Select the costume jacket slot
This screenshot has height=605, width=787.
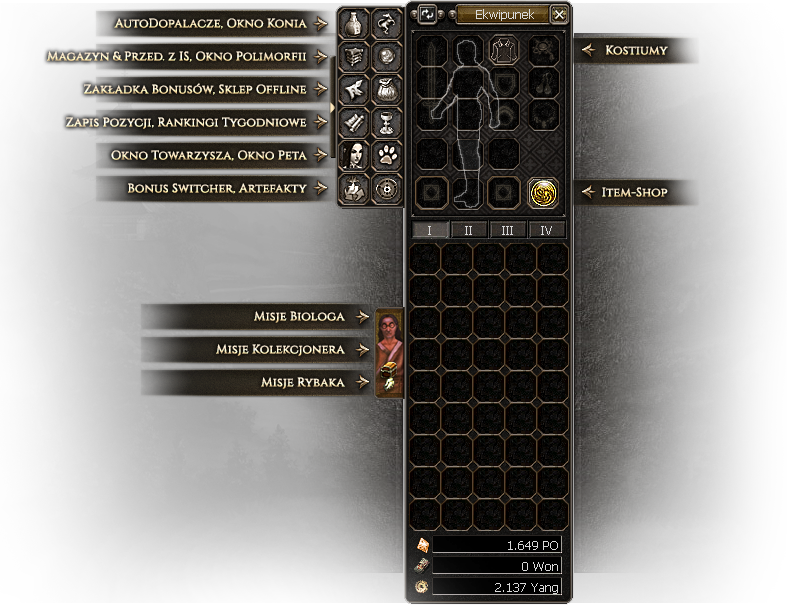point(503,50)
